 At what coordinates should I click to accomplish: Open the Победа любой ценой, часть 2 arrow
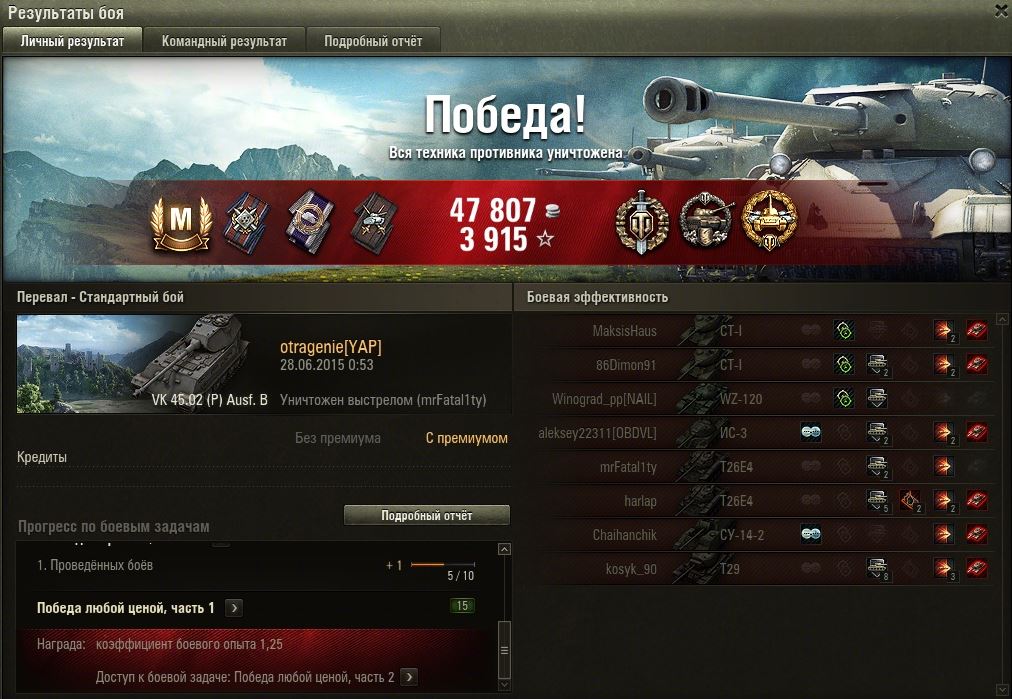coord(407,677)
